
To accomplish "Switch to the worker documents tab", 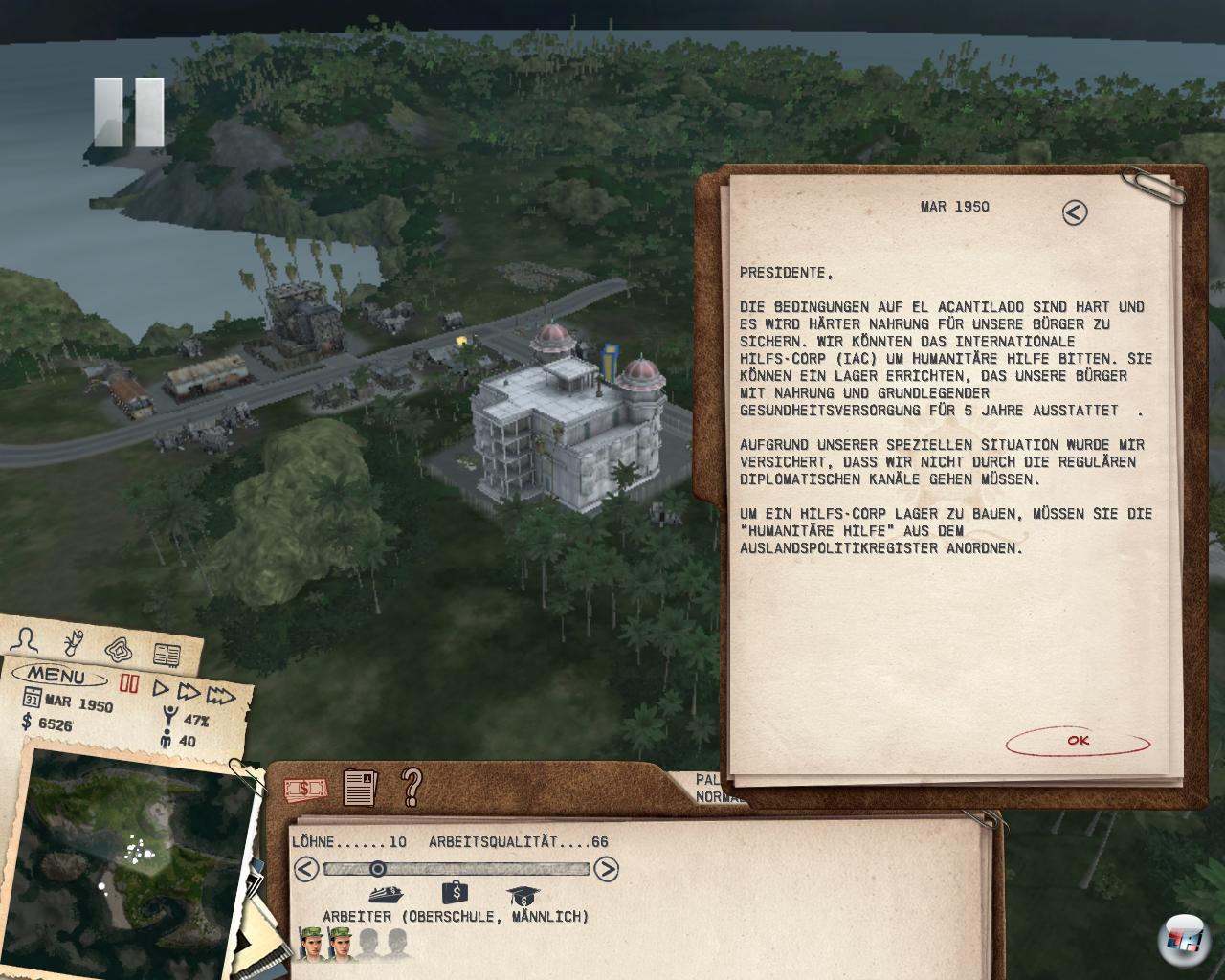I will pos(360,788).
